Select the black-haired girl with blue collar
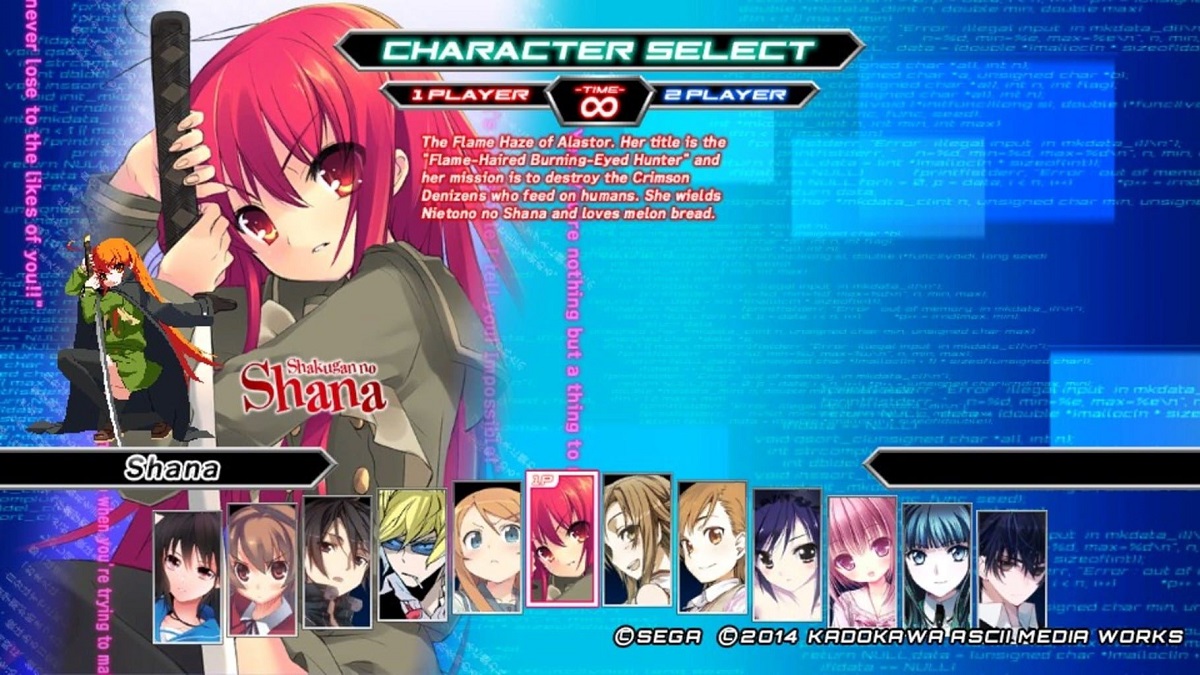The height and width of the screenshot is (675, 1200). [188, 576]
